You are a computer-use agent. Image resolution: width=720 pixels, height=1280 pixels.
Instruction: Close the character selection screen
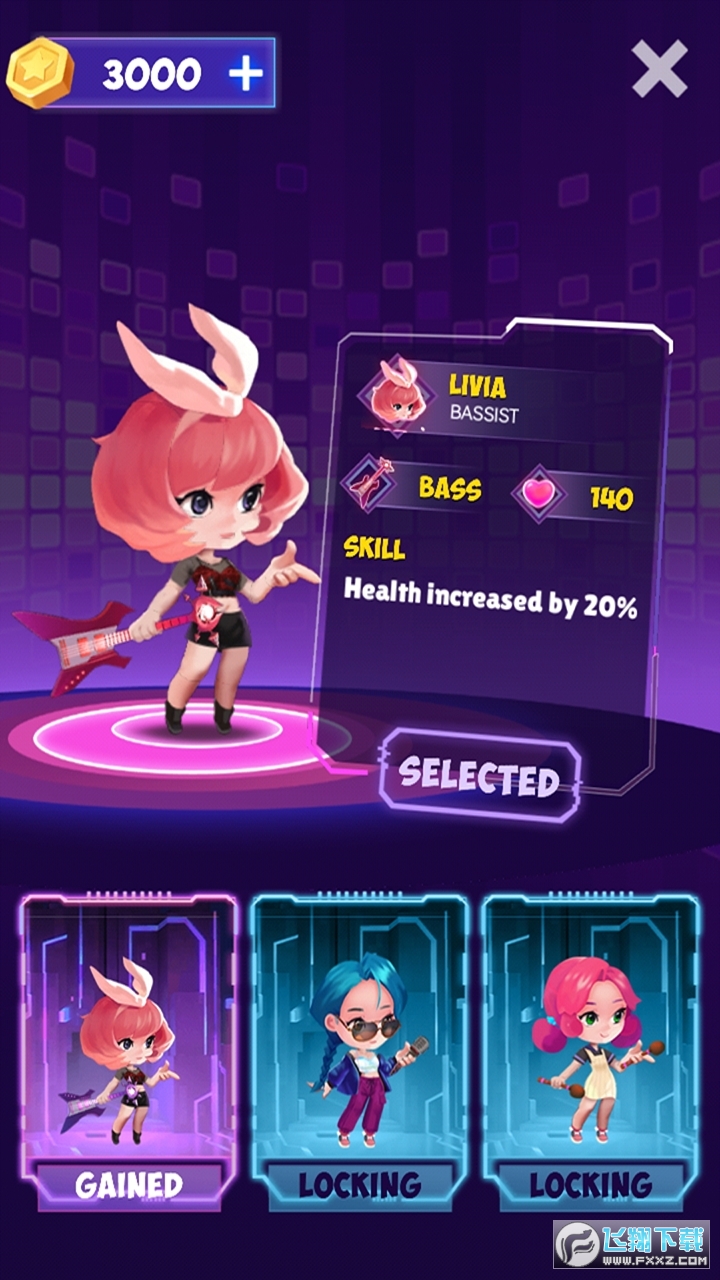coord(659,68)
